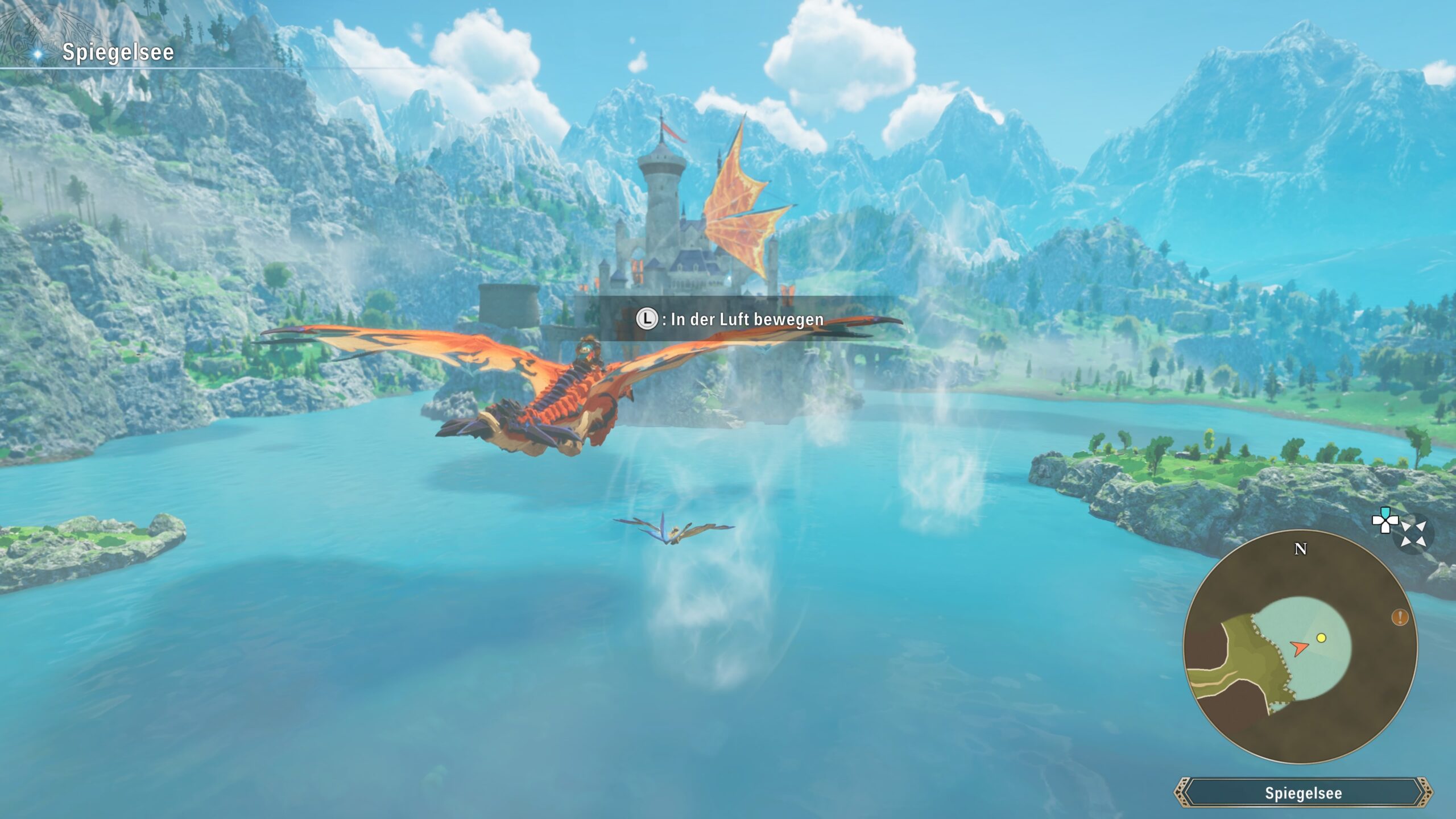Select the yellow dot marker on minimap
The image size is (1456, 819).
1321,638
